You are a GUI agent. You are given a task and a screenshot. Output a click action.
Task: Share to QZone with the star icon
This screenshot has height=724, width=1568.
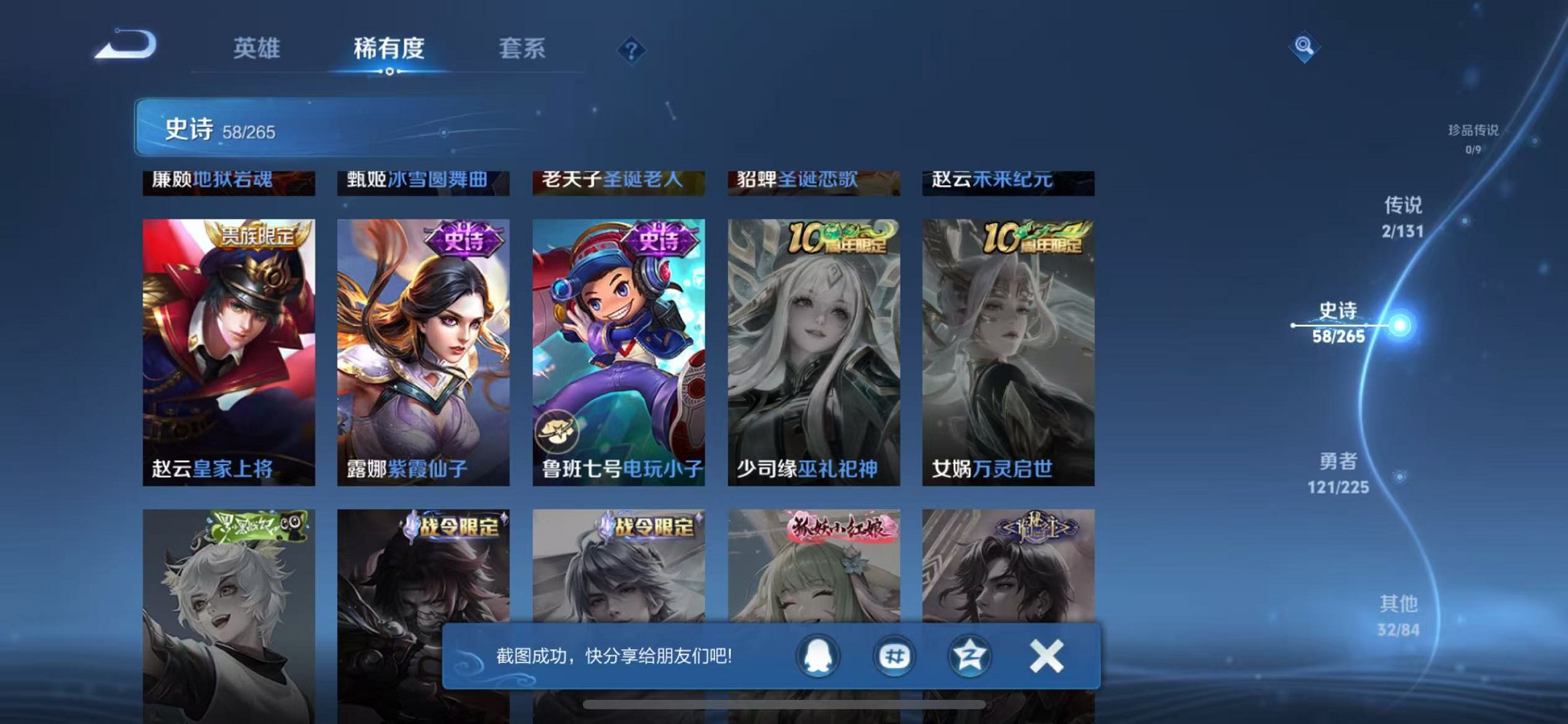click(x=969, y=656)
